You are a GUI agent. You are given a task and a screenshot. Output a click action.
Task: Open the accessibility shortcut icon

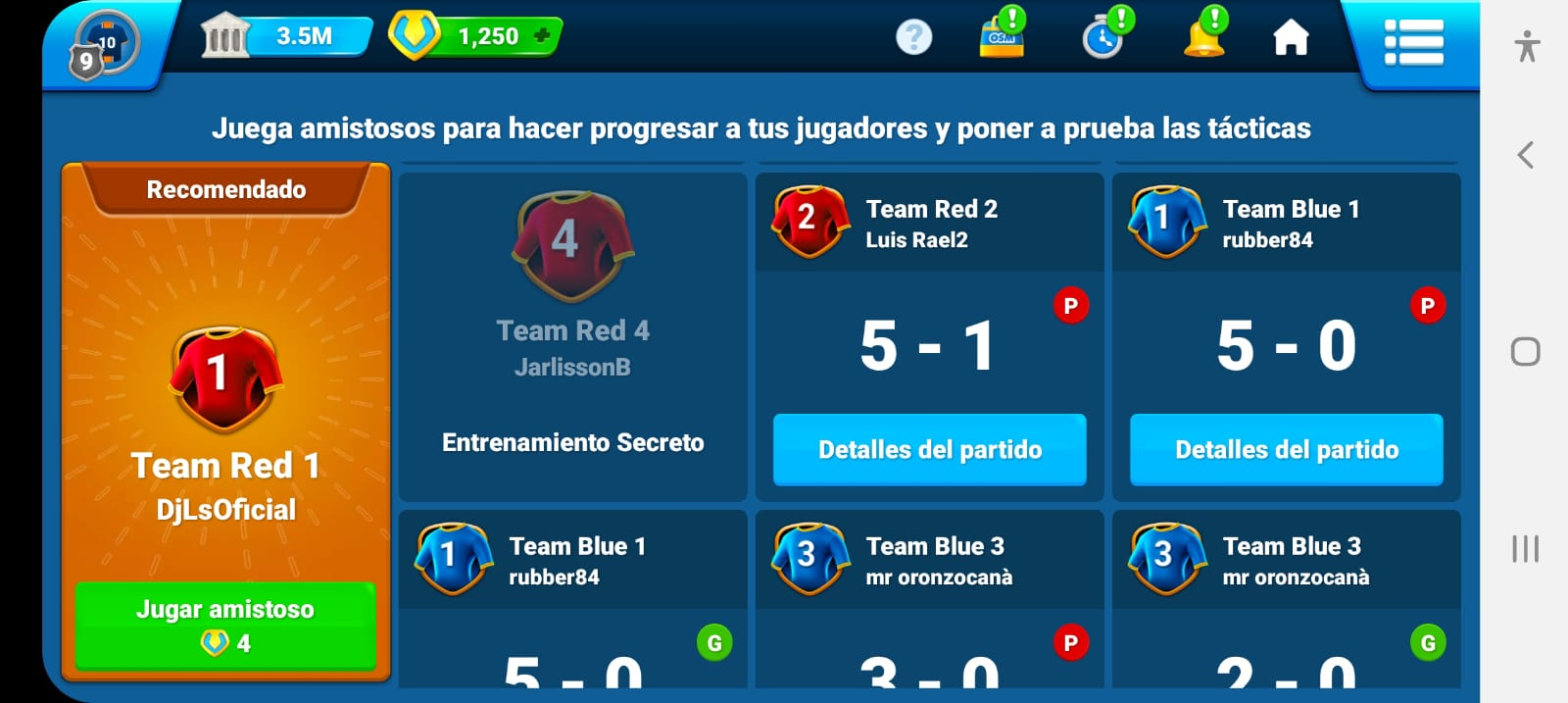(1526, 46)
